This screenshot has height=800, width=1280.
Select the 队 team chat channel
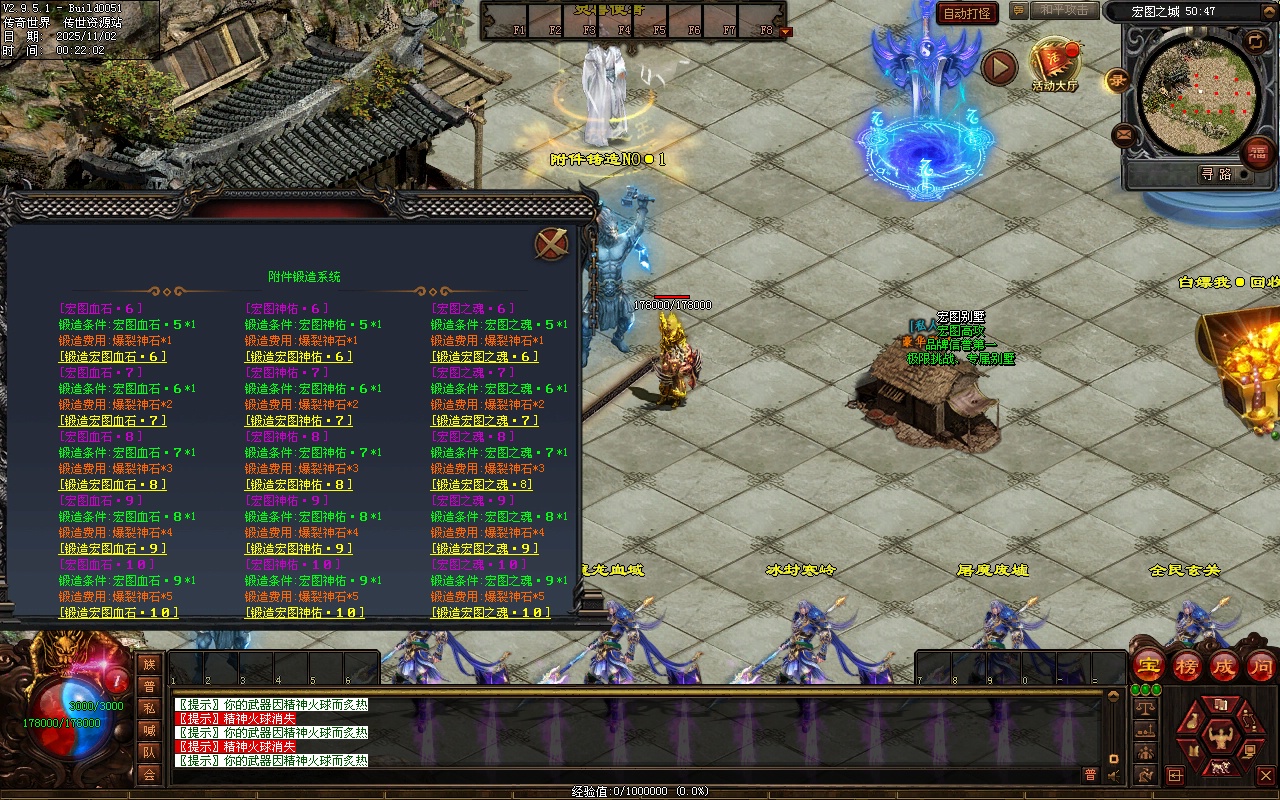(x=149, y=752)
